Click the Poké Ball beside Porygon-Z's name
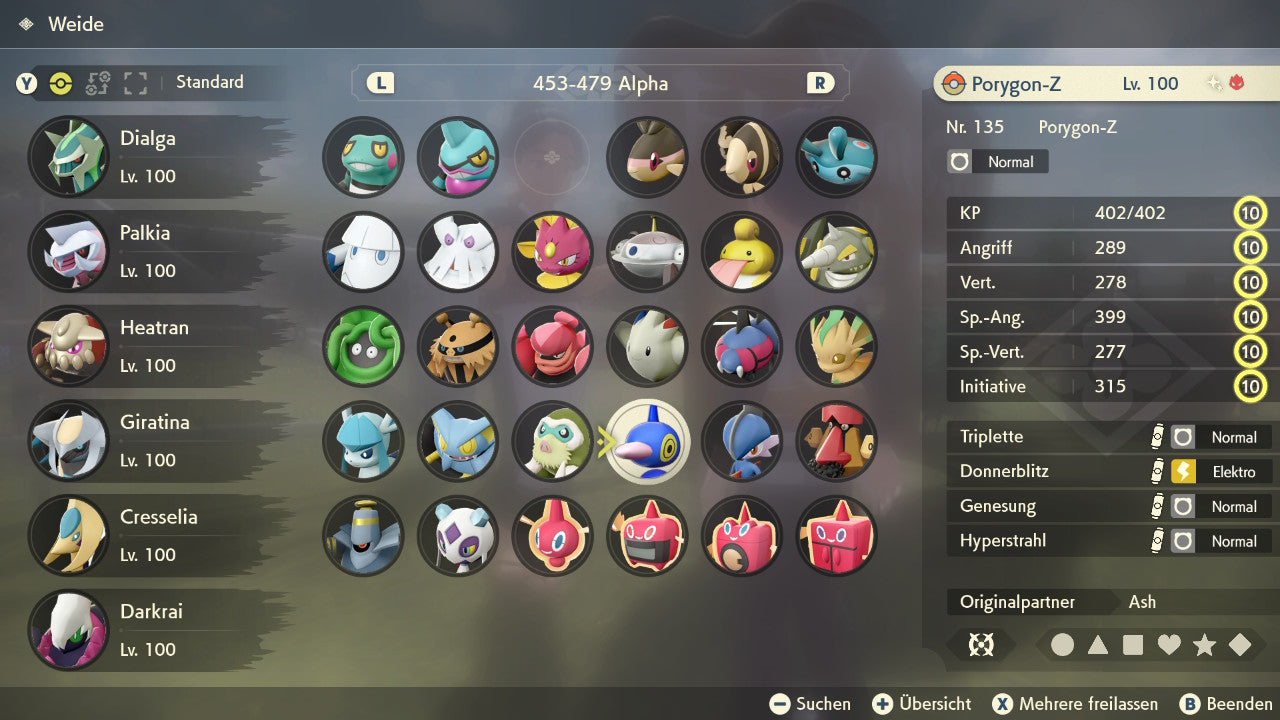The width and height of the screenshot is (1280, 720). [x=955, y=84]
